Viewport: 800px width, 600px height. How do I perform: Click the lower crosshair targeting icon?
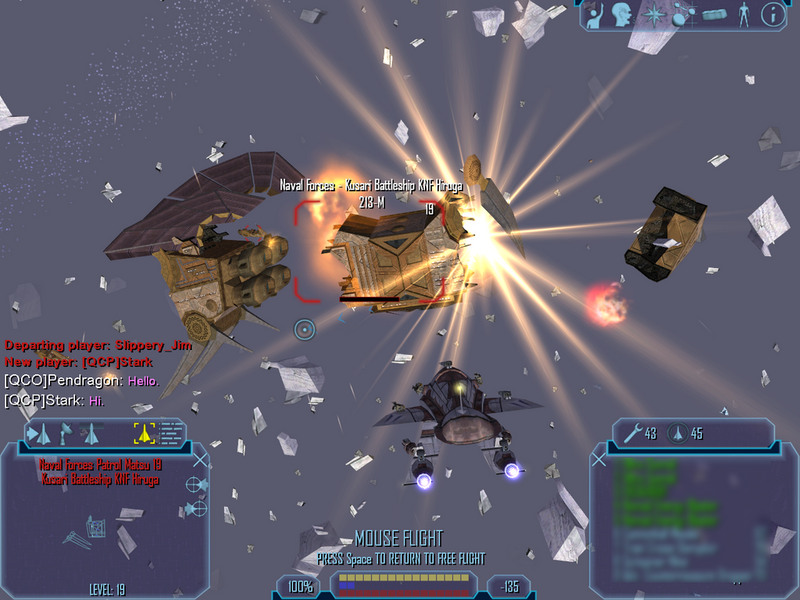click(x=197, y=508)
